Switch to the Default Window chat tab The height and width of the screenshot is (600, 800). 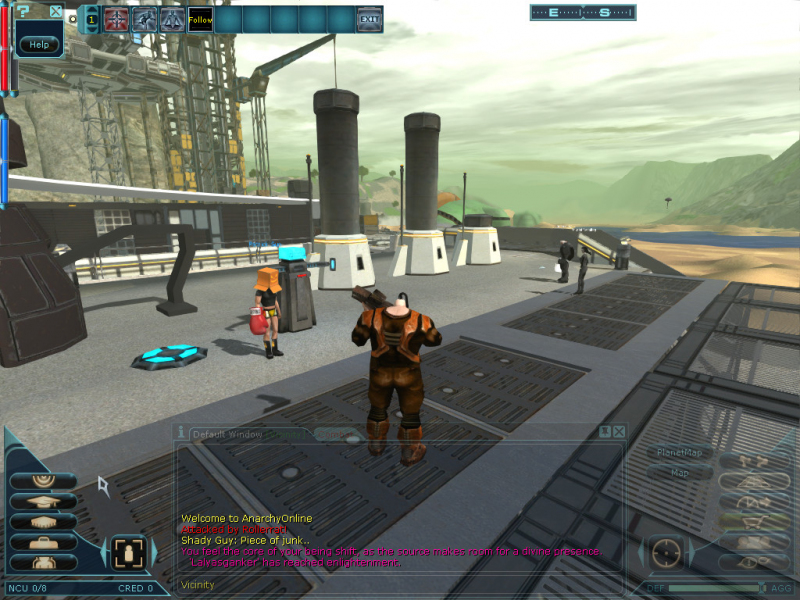220,434
